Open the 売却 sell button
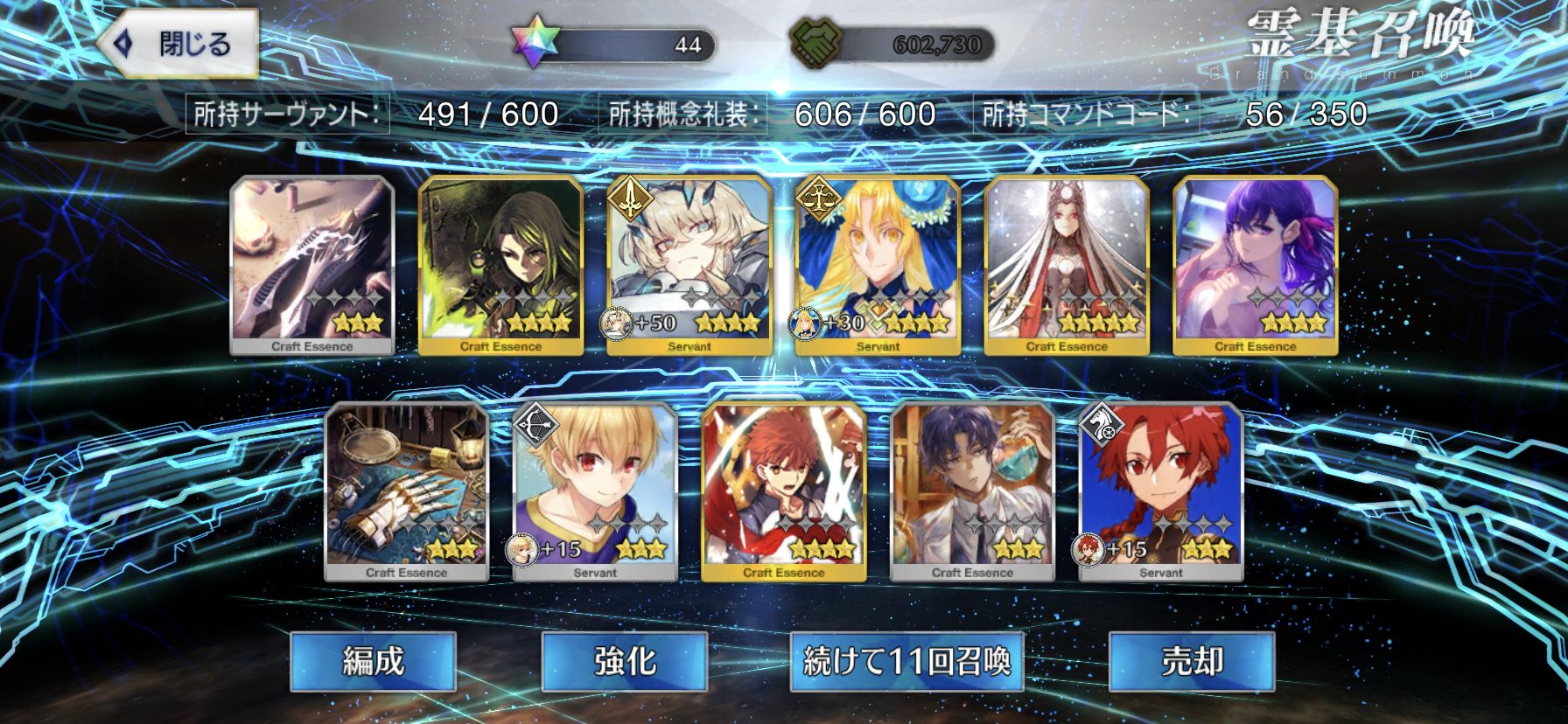 point(1191,661)
